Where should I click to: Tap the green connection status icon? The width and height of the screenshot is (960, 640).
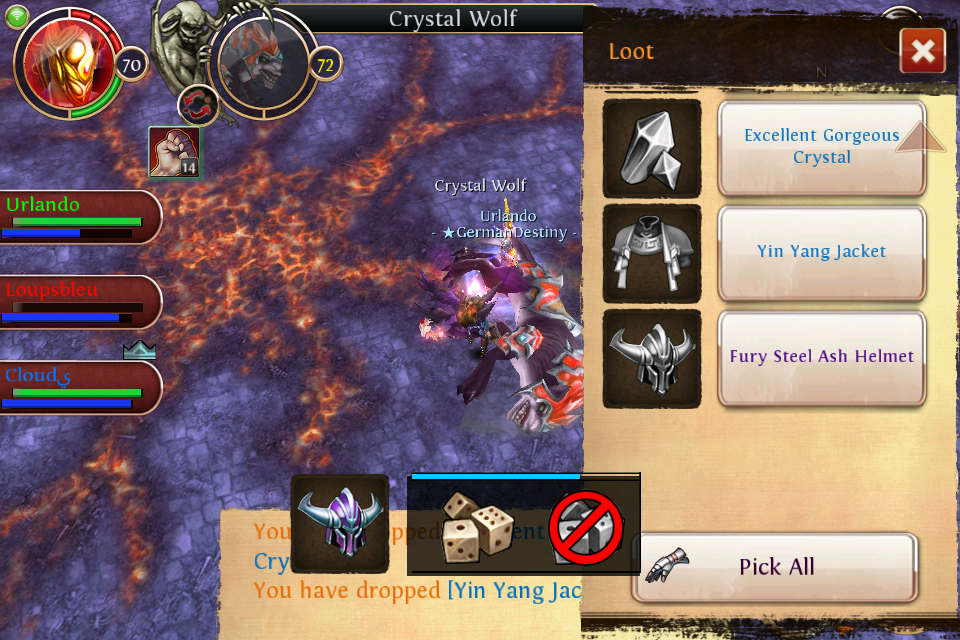[x=19, y=15]
